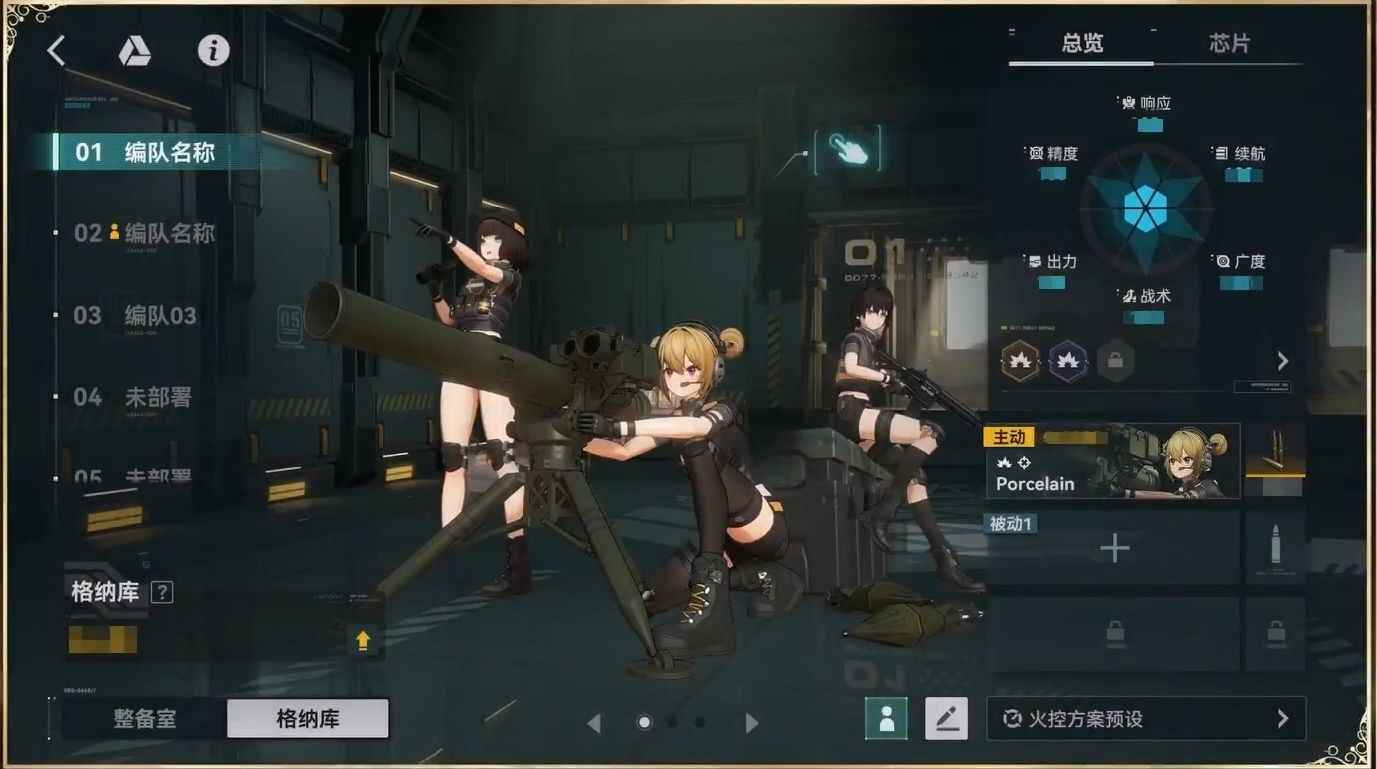
Task: Open the 格纳库 tab
Action: click(308, 719)
